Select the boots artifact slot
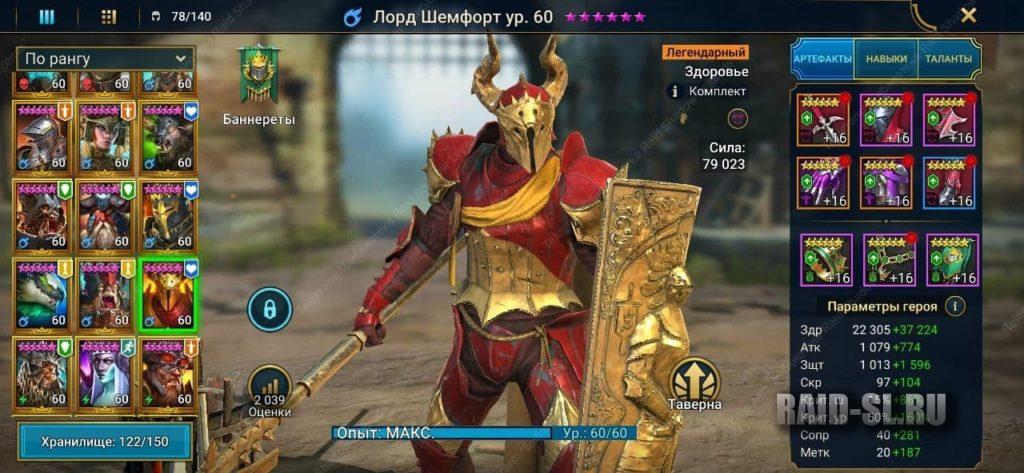 click(949, 183)
